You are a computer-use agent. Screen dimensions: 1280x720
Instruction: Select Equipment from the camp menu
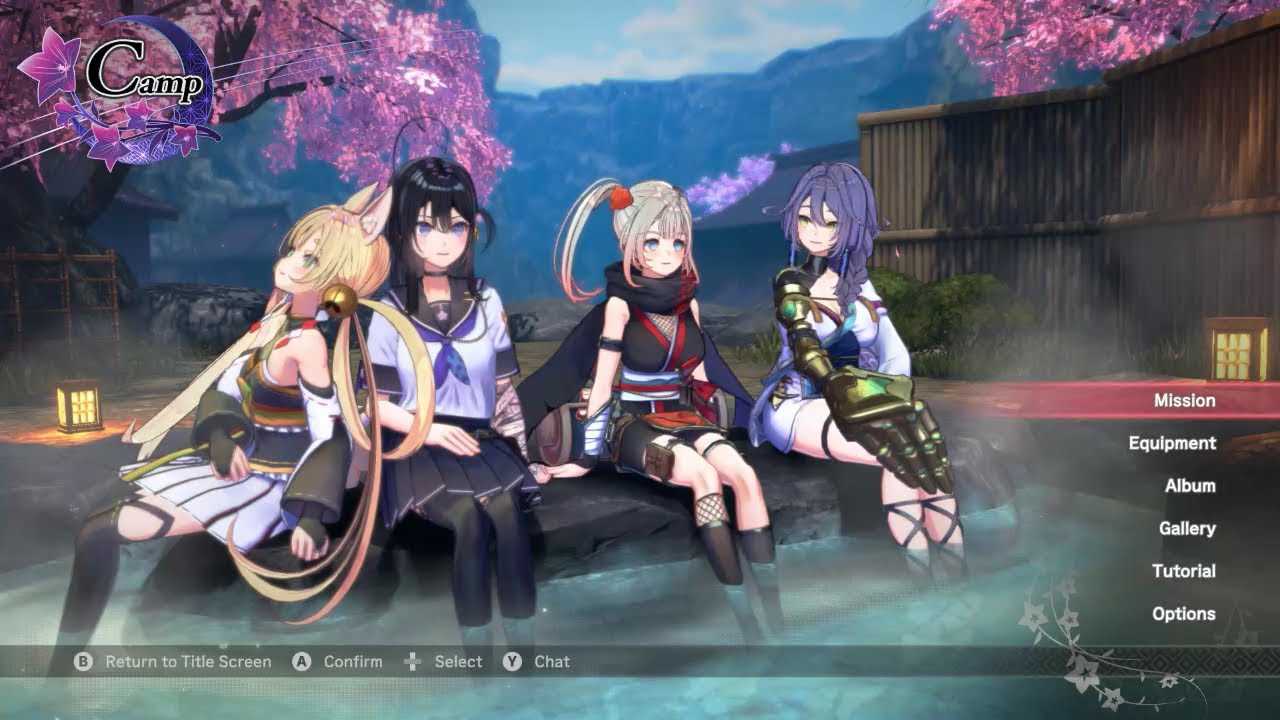(x=1172, y=443)
